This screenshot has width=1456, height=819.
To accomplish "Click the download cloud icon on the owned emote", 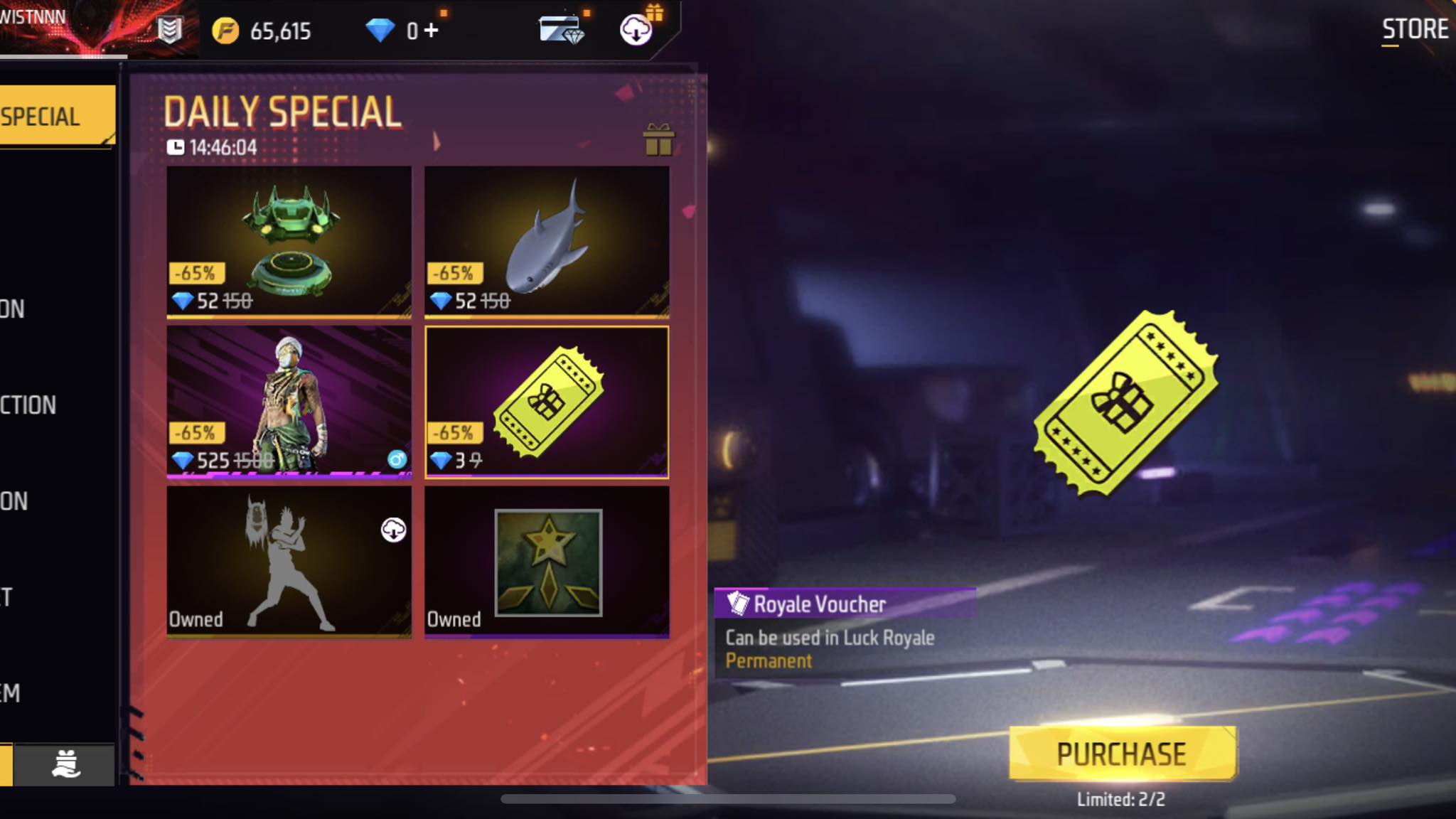I will click(x=395, y=529).
